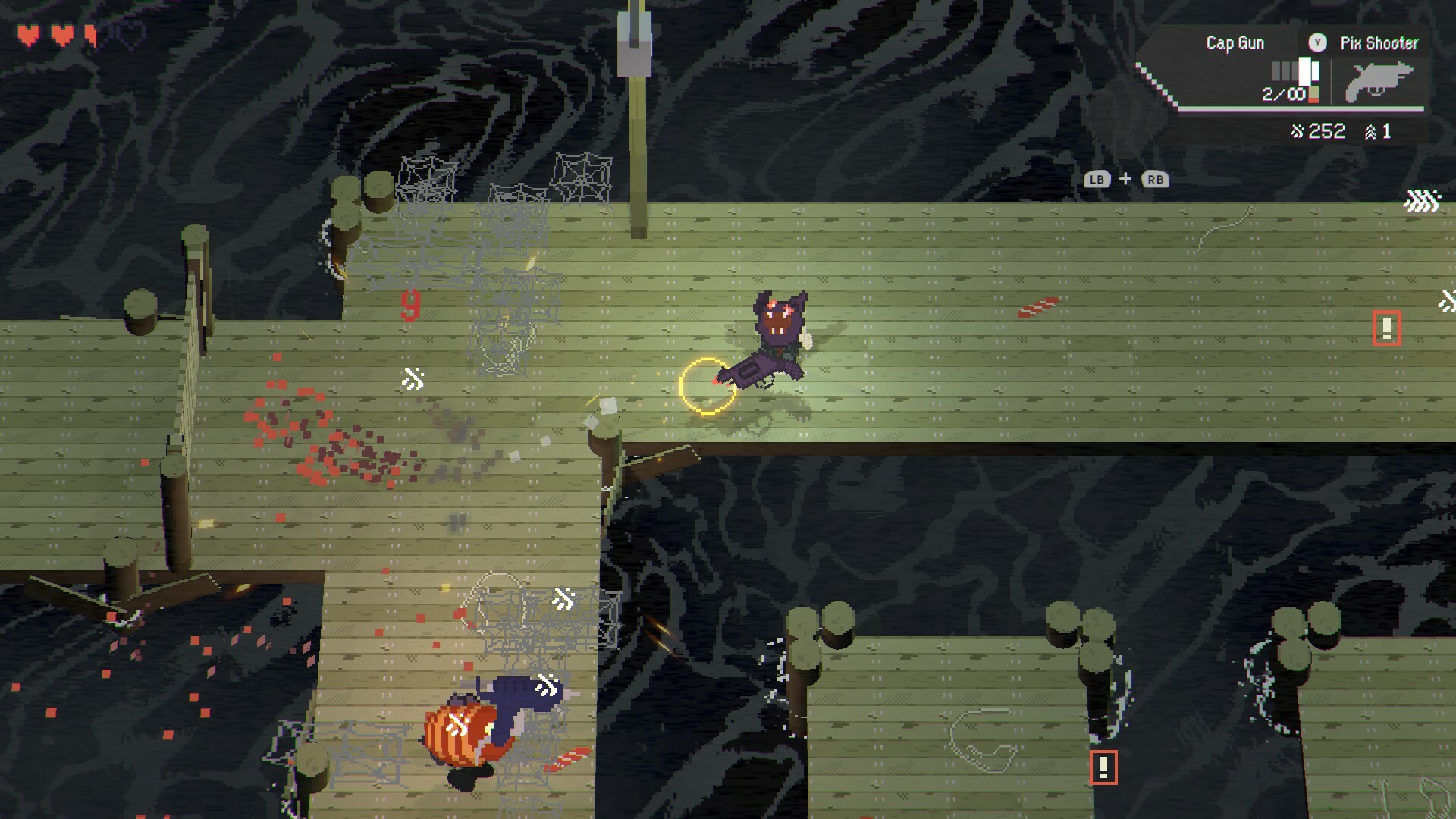Click the half heart in the health bar
This screenshot has height=819, width=1456.
pyautogui.click(x=90, y=35)
